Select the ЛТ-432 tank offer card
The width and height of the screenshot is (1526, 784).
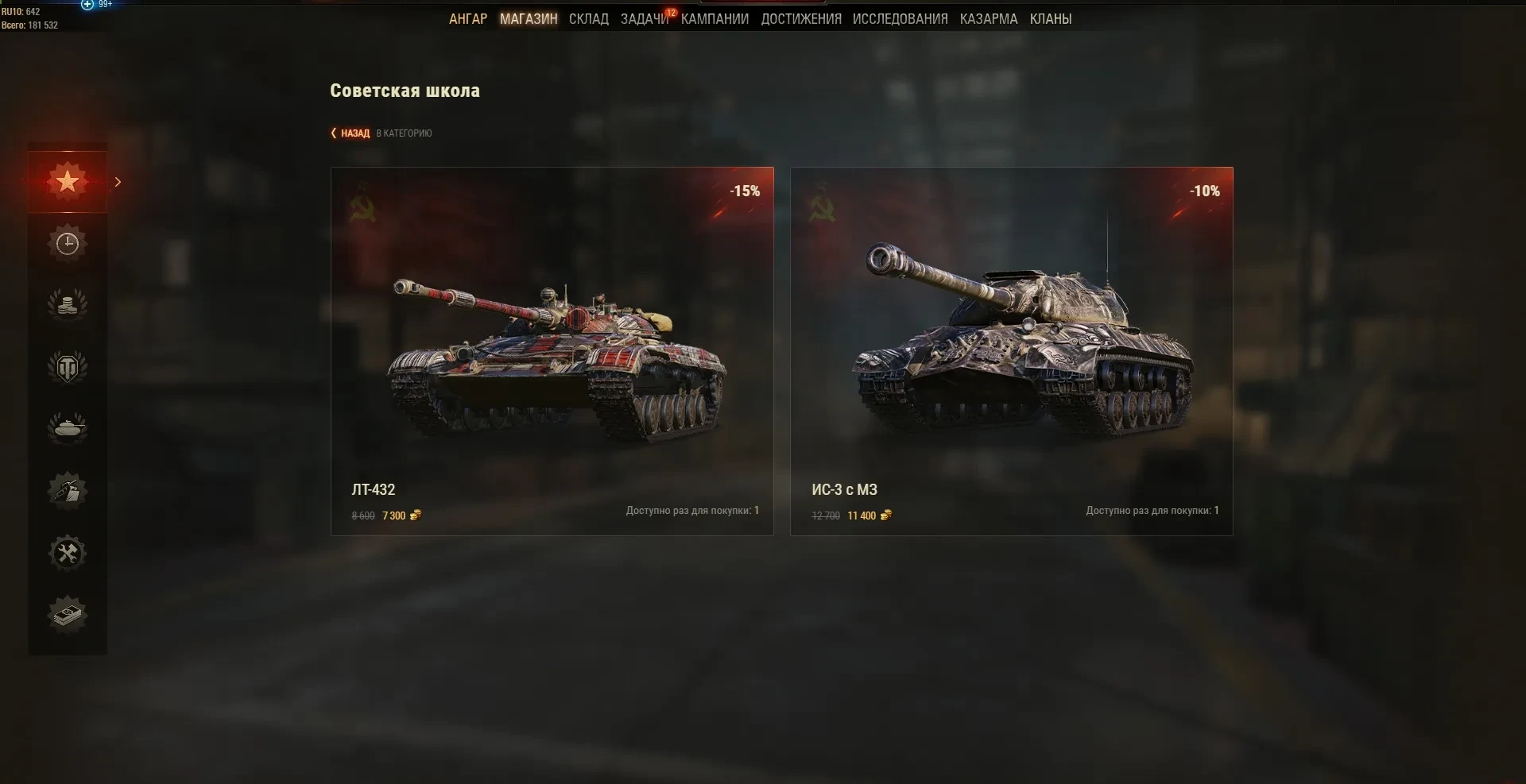pos(552,351)
